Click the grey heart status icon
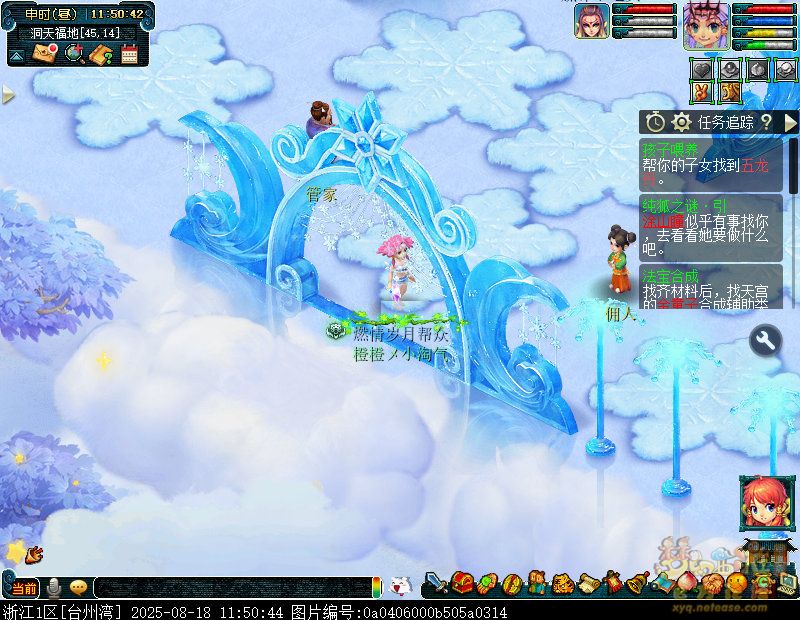 [x=701, y=69]
